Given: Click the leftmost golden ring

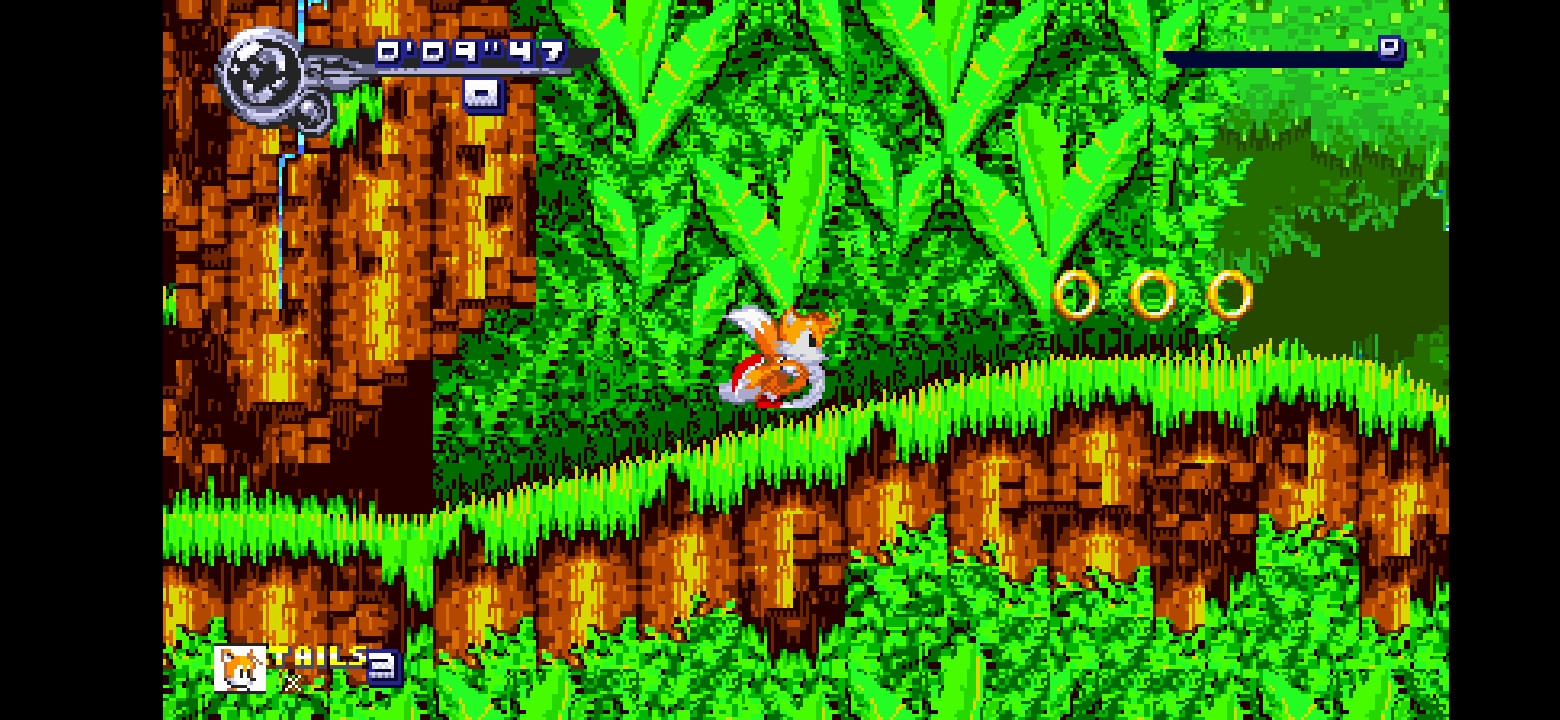Looking at the screenshot, I should tap(1077, 294).
